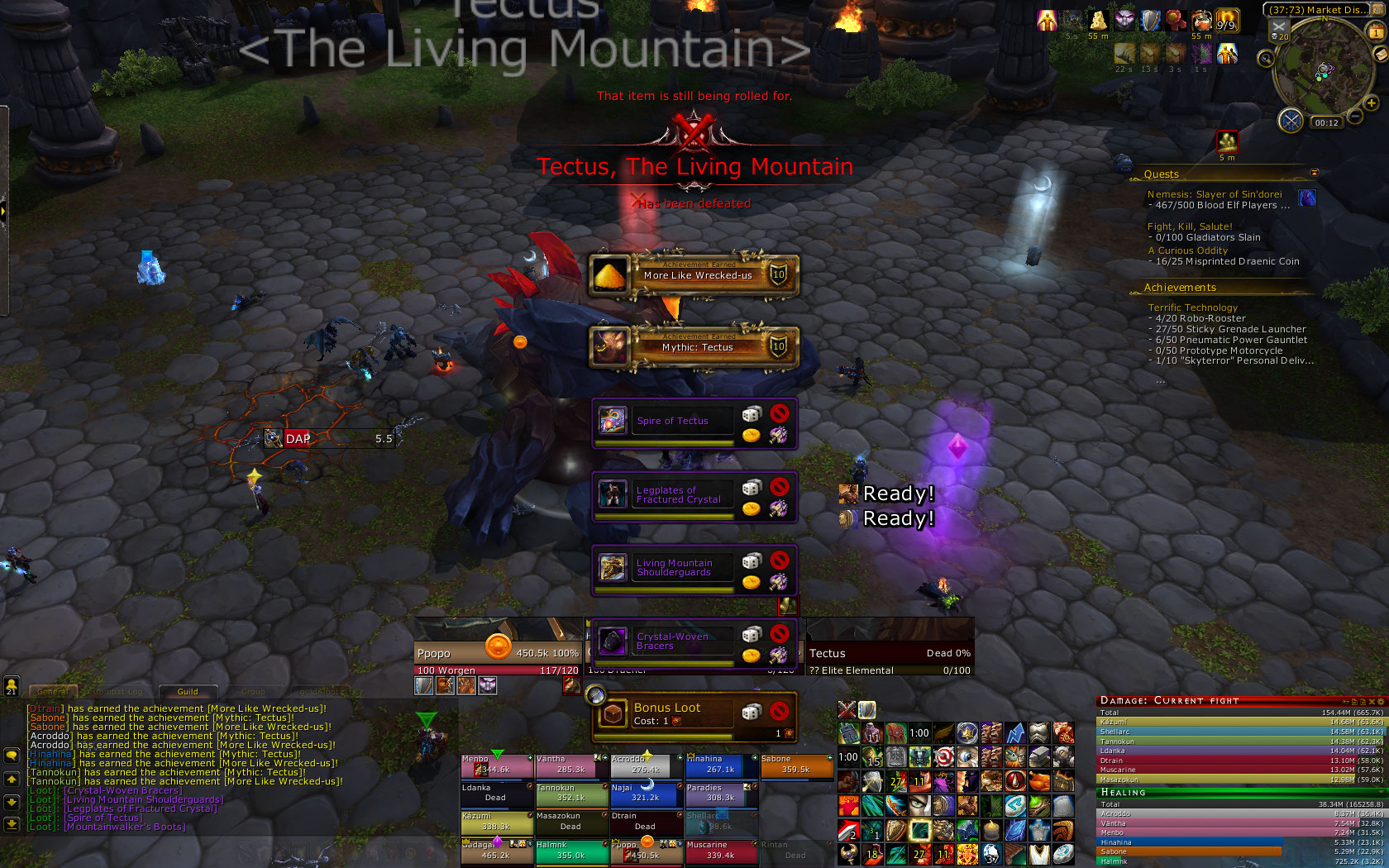Roll Need on Spire of Tectus
This screenshot has width=1389, height=868.
751,414
